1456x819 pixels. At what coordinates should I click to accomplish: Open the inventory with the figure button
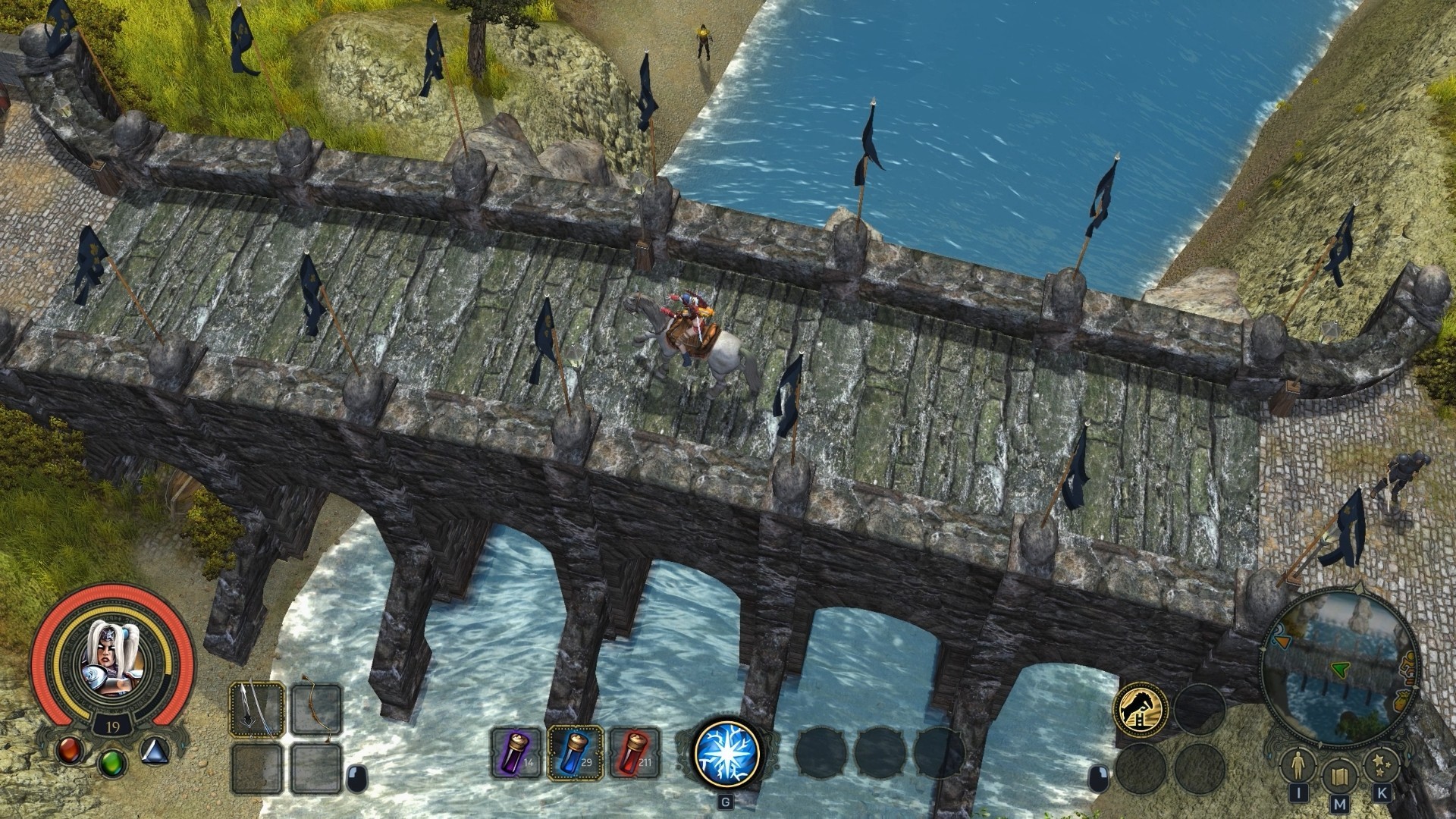coord(1298,766)
